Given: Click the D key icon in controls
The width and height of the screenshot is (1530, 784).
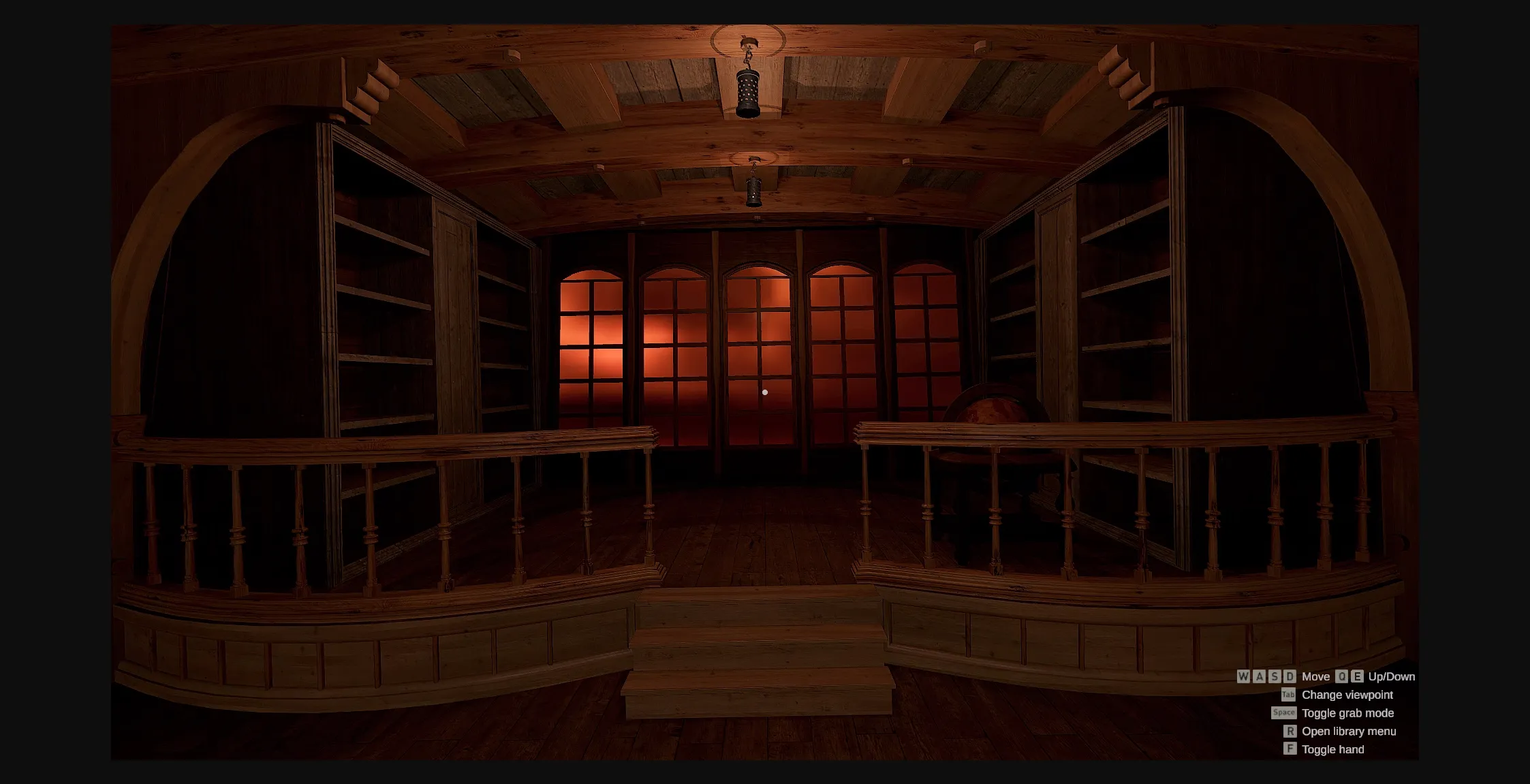Looking at the screenshot, I should 1290,676.
